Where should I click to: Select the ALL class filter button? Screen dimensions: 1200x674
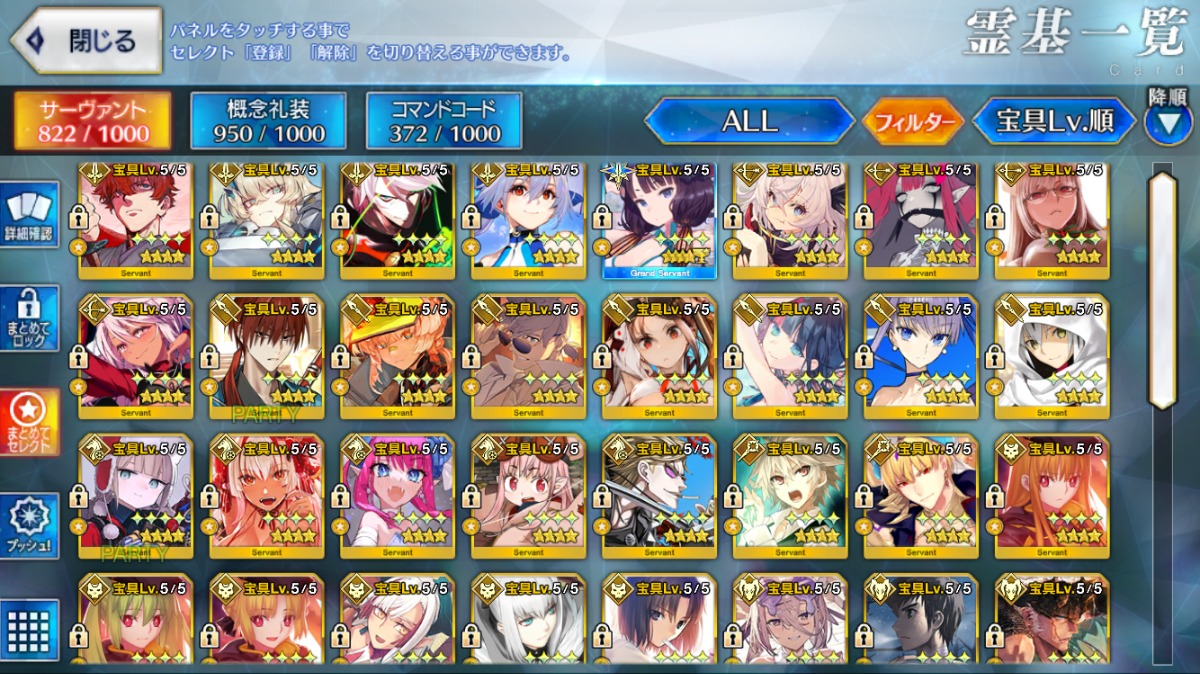(749, 122)
